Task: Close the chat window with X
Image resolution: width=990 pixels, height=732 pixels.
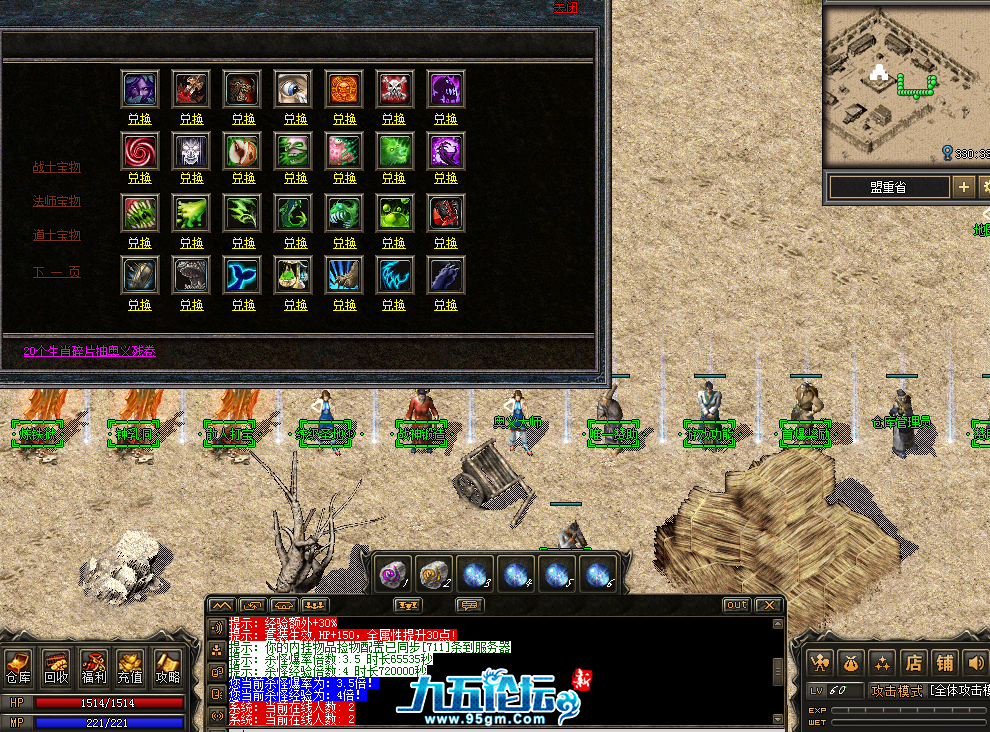Action: click(767, 605)
